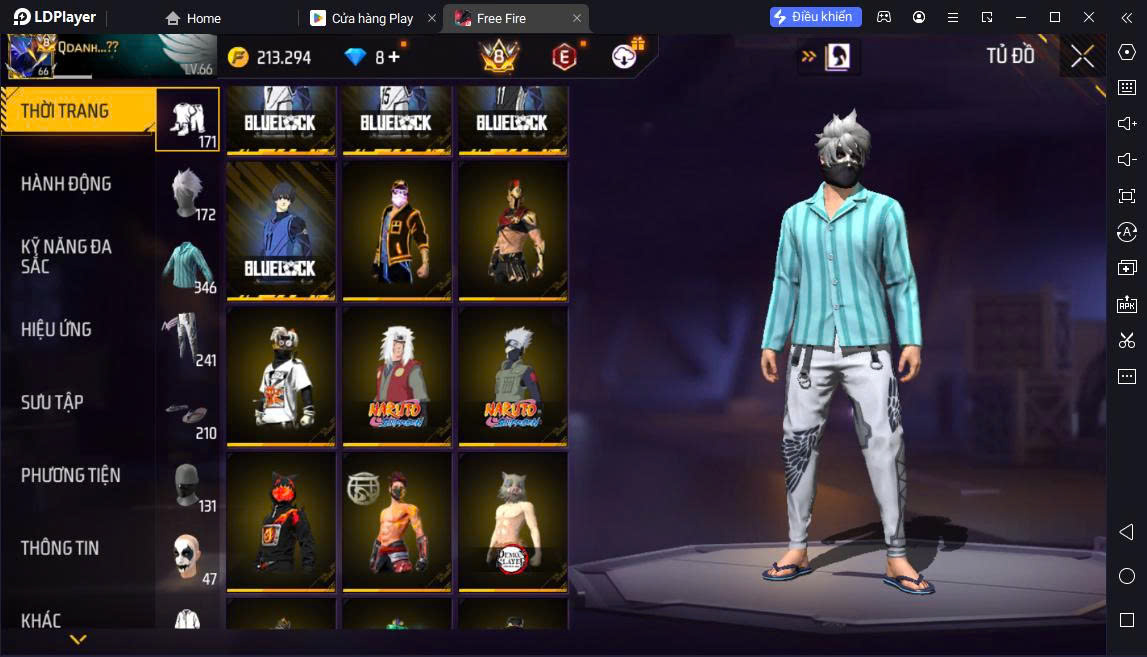Expand the category list with yellow arrow
The height and width of the screenshot is (657, 1147).
click(78, 639)
